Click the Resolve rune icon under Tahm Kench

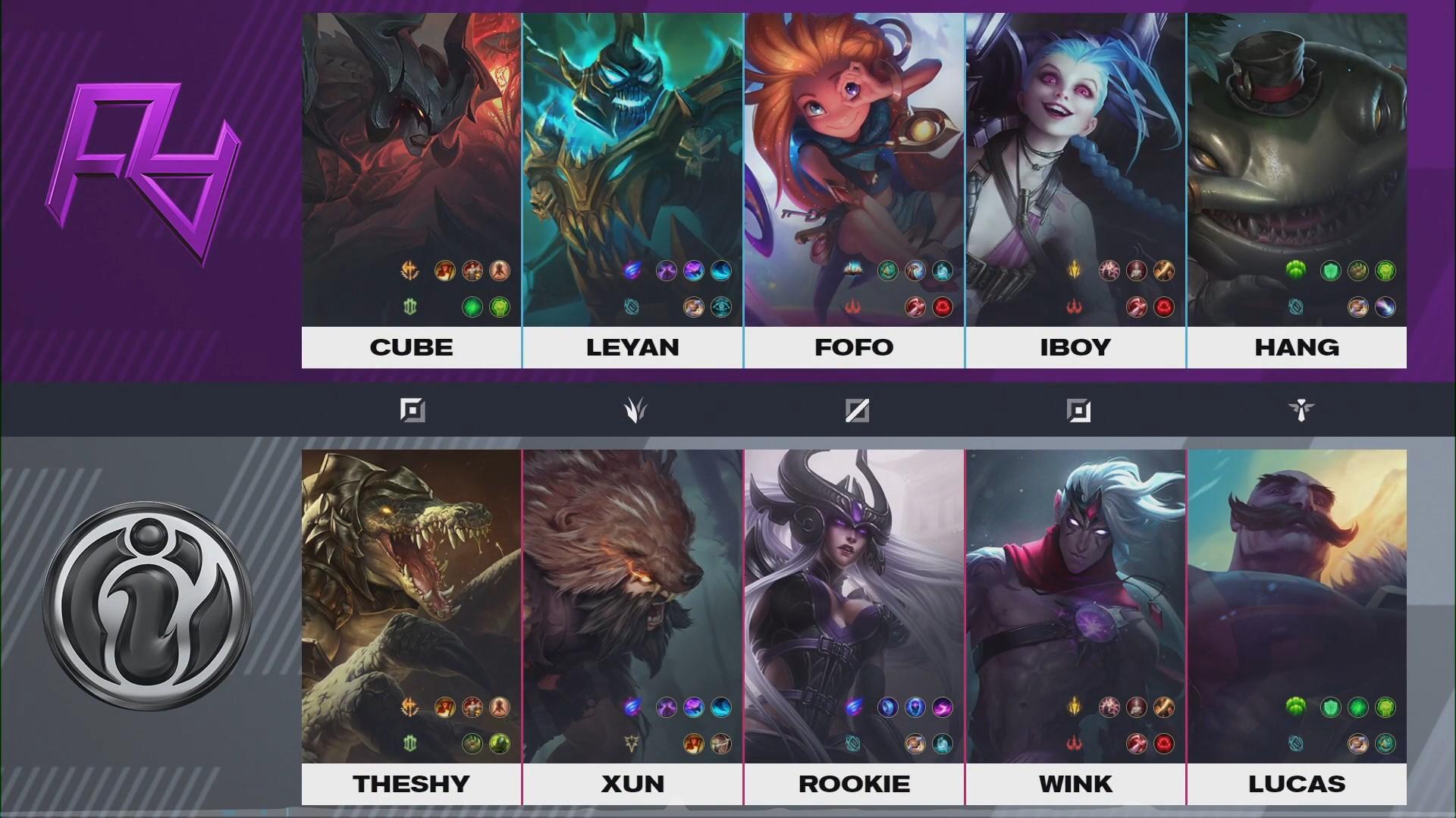point(1298,271)
